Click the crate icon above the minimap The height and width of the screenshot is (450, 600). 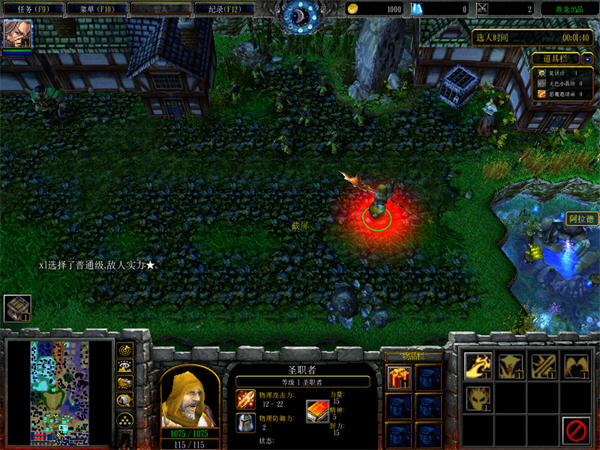pyautogui.click(x=16, y=309)
